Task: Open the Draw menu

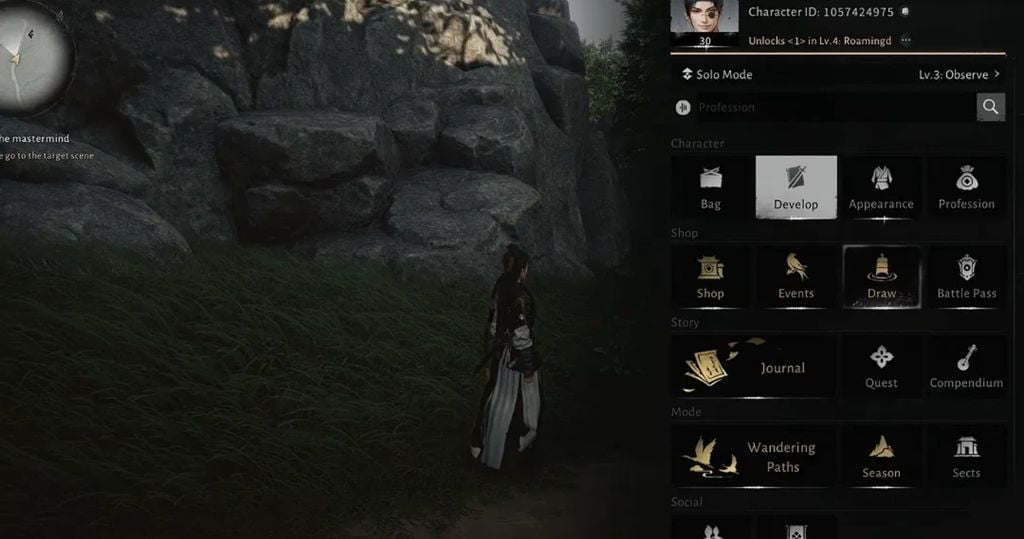Action: click(x=881, y=277)
